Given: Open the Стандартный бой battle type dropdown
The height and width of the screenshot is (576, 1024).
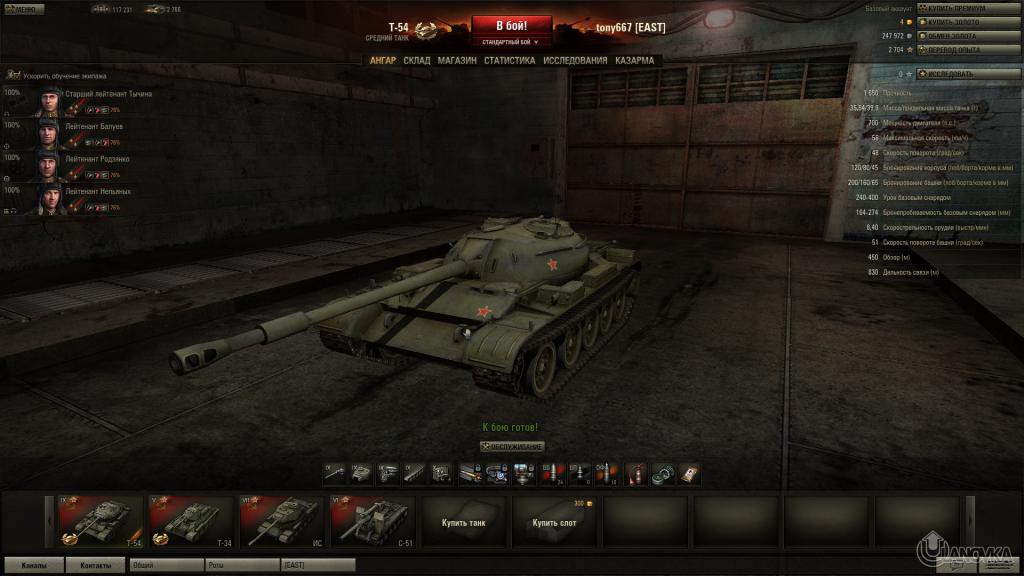Looking at the screenshot, I should [x=511, y=43].
